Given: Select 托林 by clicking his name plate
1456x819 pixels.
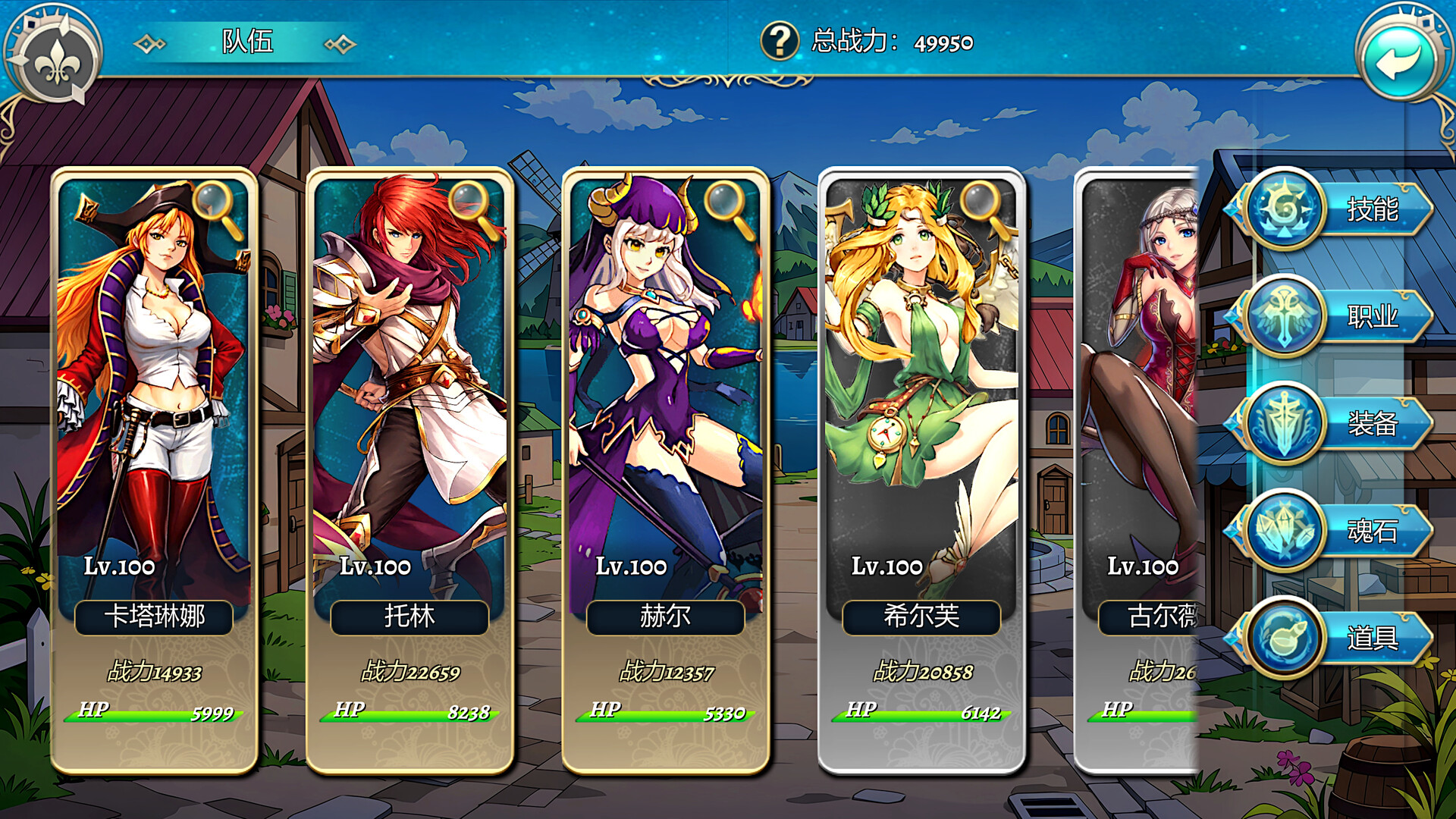Looking at the screenshot, I should pyautogui.click(x=410, y=617).
